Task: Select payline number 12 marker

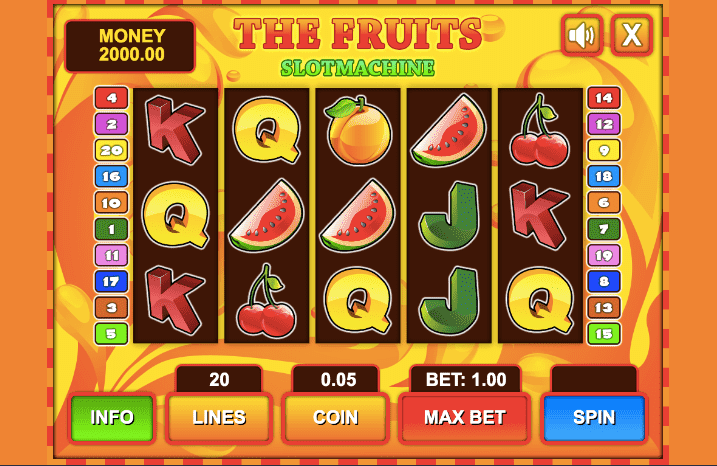Action: (603, 124)
